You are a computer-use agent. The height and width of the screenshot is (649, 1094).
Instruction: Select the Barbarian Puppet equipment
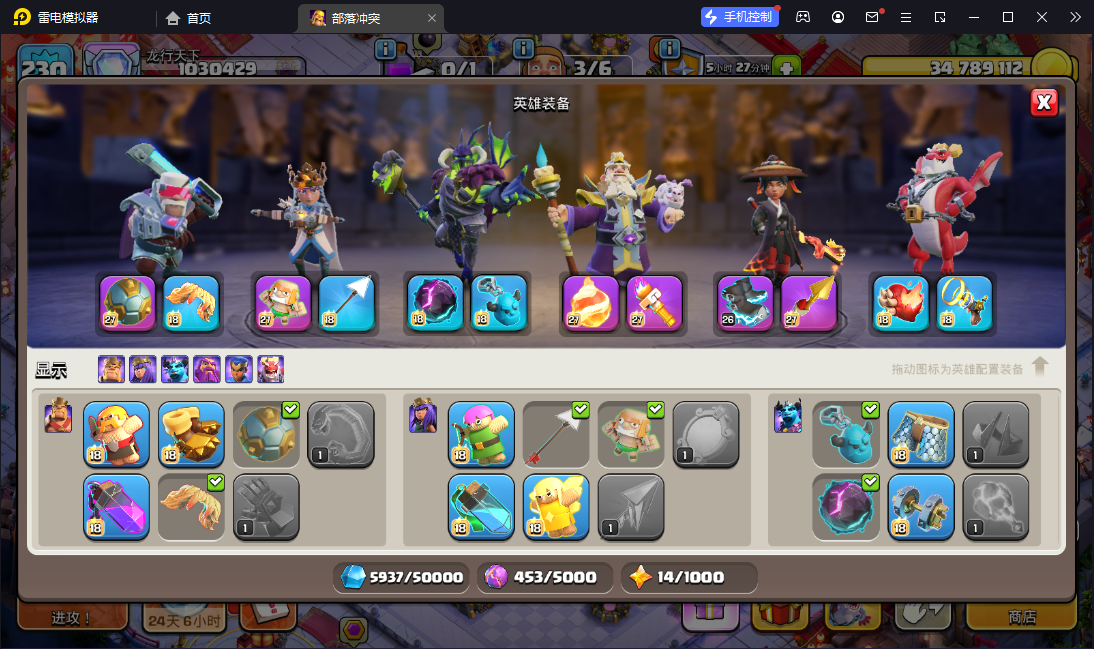click(117, 434)
